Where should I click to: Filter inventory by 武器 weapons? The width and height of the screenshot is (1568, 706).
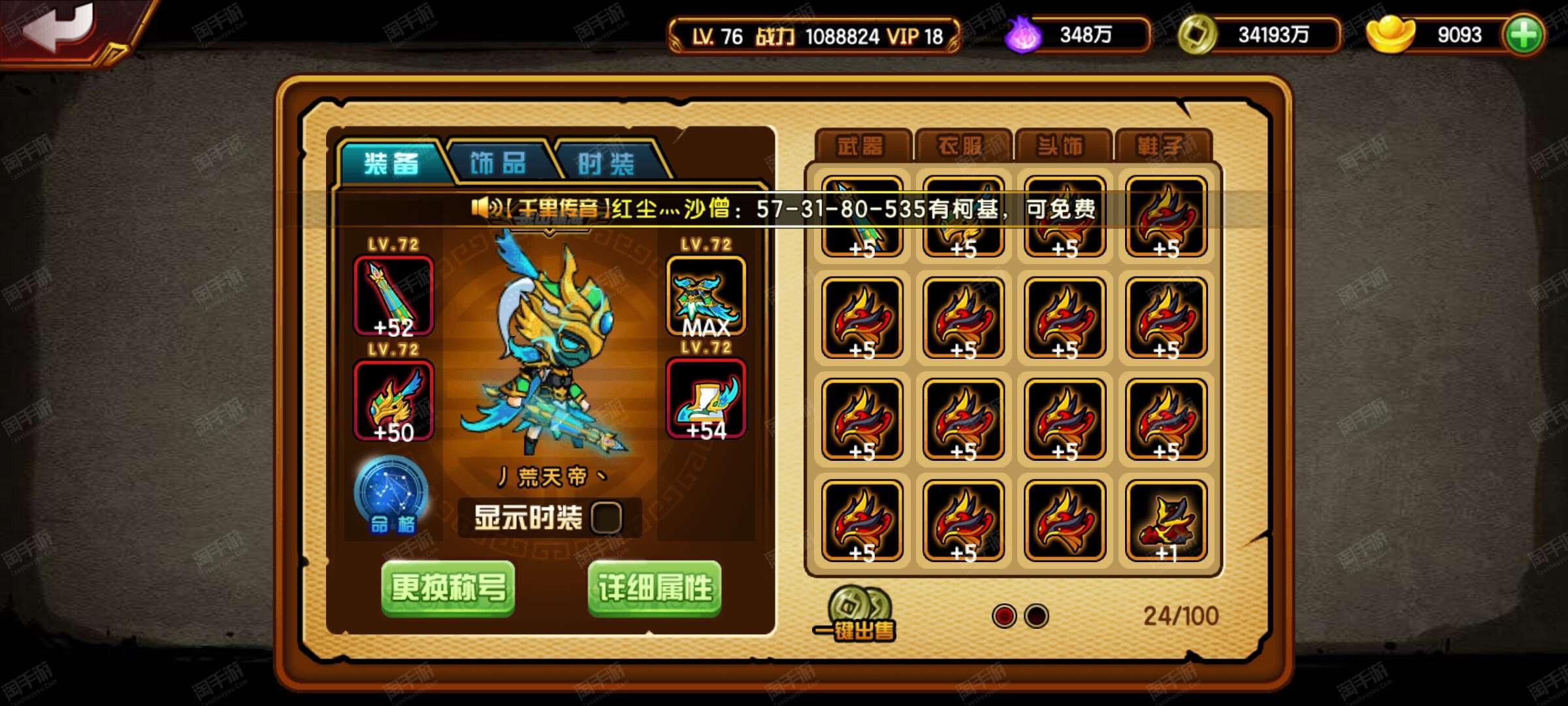(x=861, y=146)
